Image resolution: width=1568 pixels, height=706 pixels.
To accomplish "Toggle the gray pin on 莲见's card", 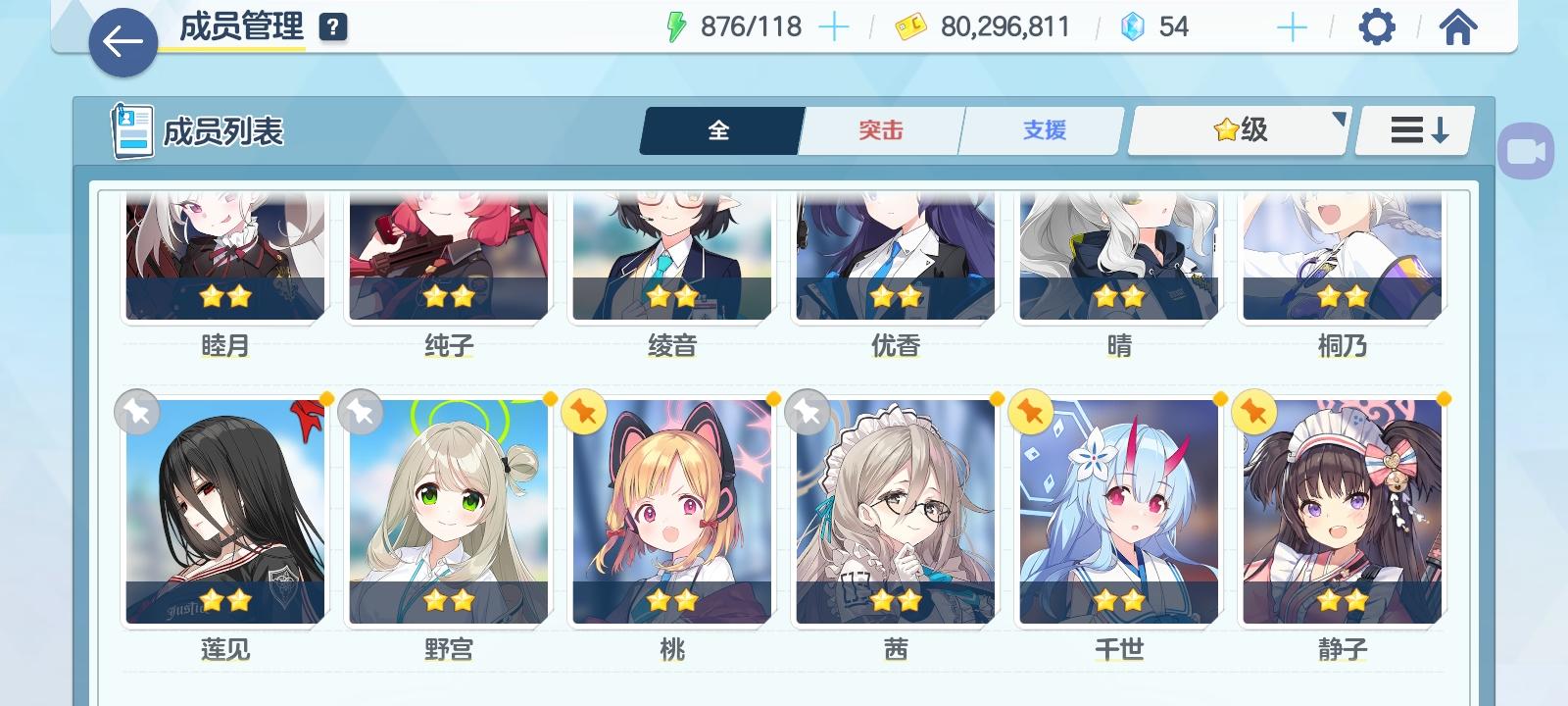I will (136, 413).
